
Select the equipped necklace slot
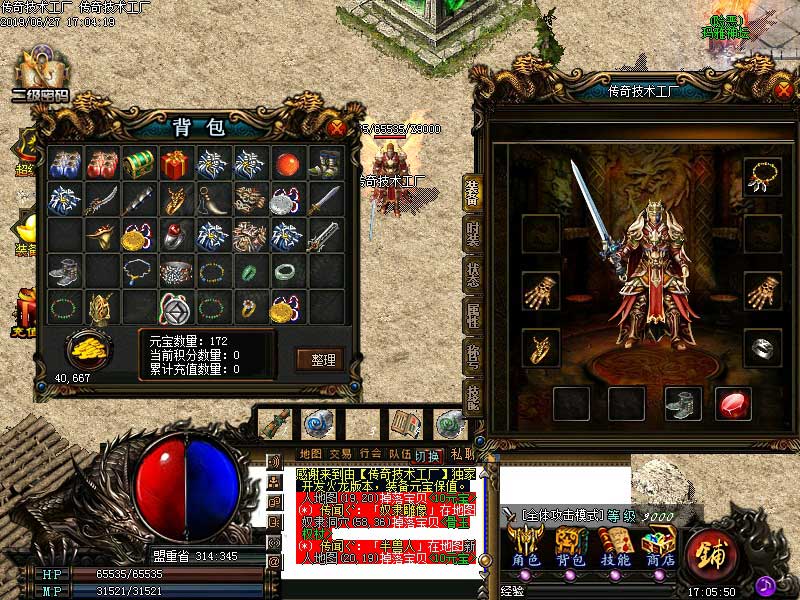point(761,177)
